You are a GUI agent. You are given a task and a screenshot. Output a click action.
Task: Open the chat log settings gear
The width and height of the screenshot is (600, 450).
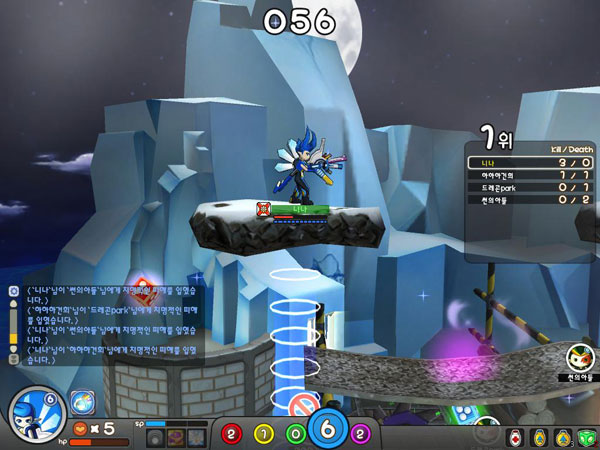click(13, 290)
